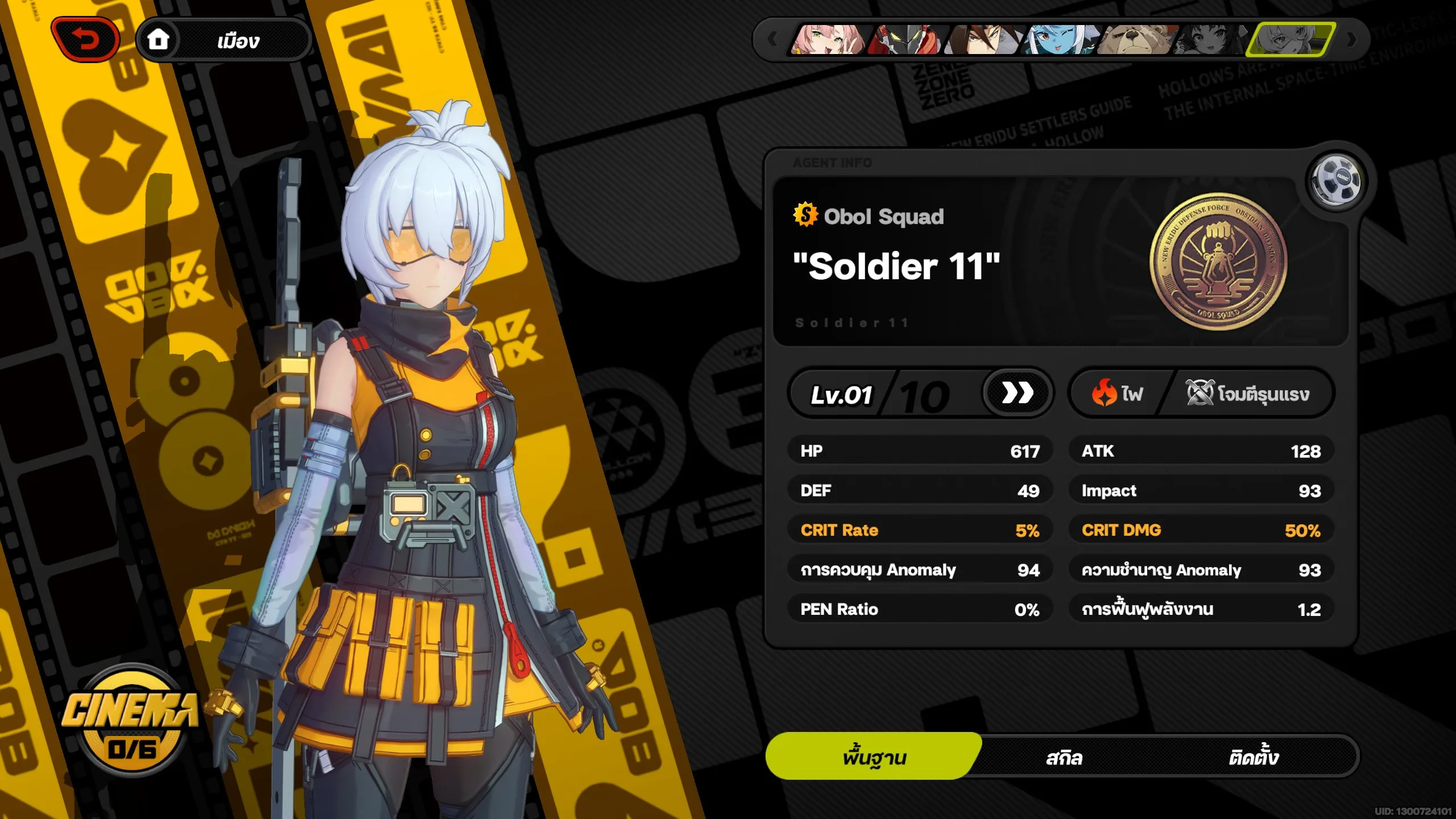Select the พื้นฐาน tab
Image resolution: width=1456 pixels, height=819 pixels.
point(874,756)
